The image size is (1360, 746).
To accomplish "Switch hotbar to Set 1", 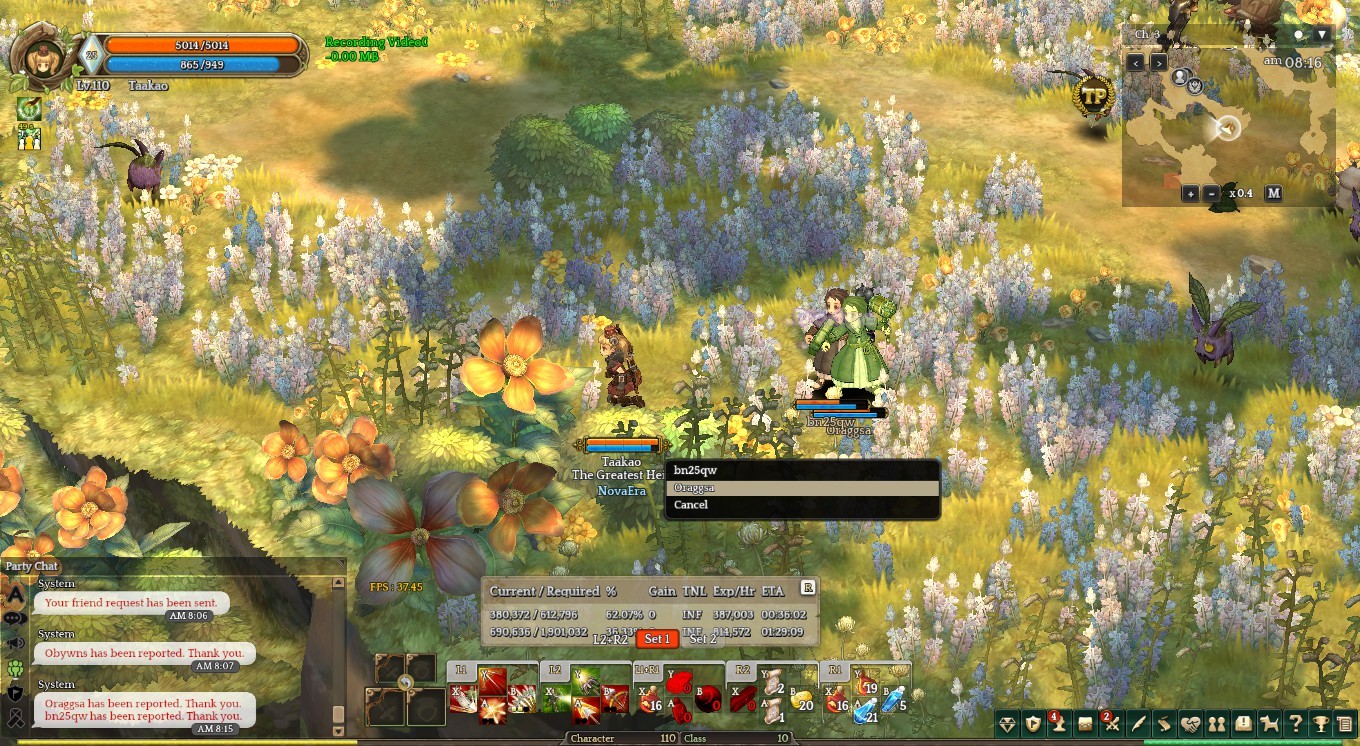I will 657,639.
